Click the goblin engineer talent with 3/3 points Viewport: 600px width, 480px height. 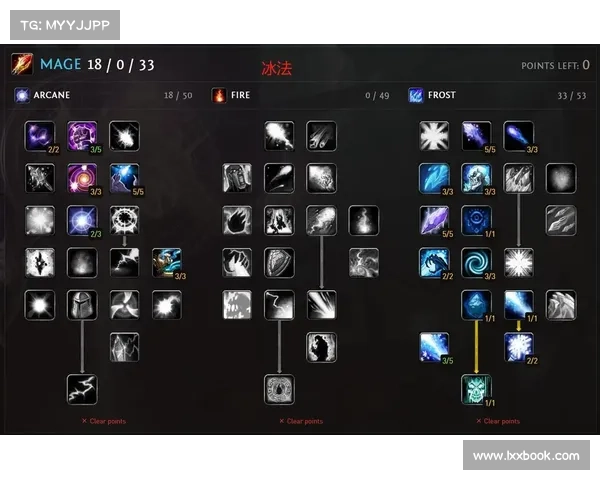(167, 262)
